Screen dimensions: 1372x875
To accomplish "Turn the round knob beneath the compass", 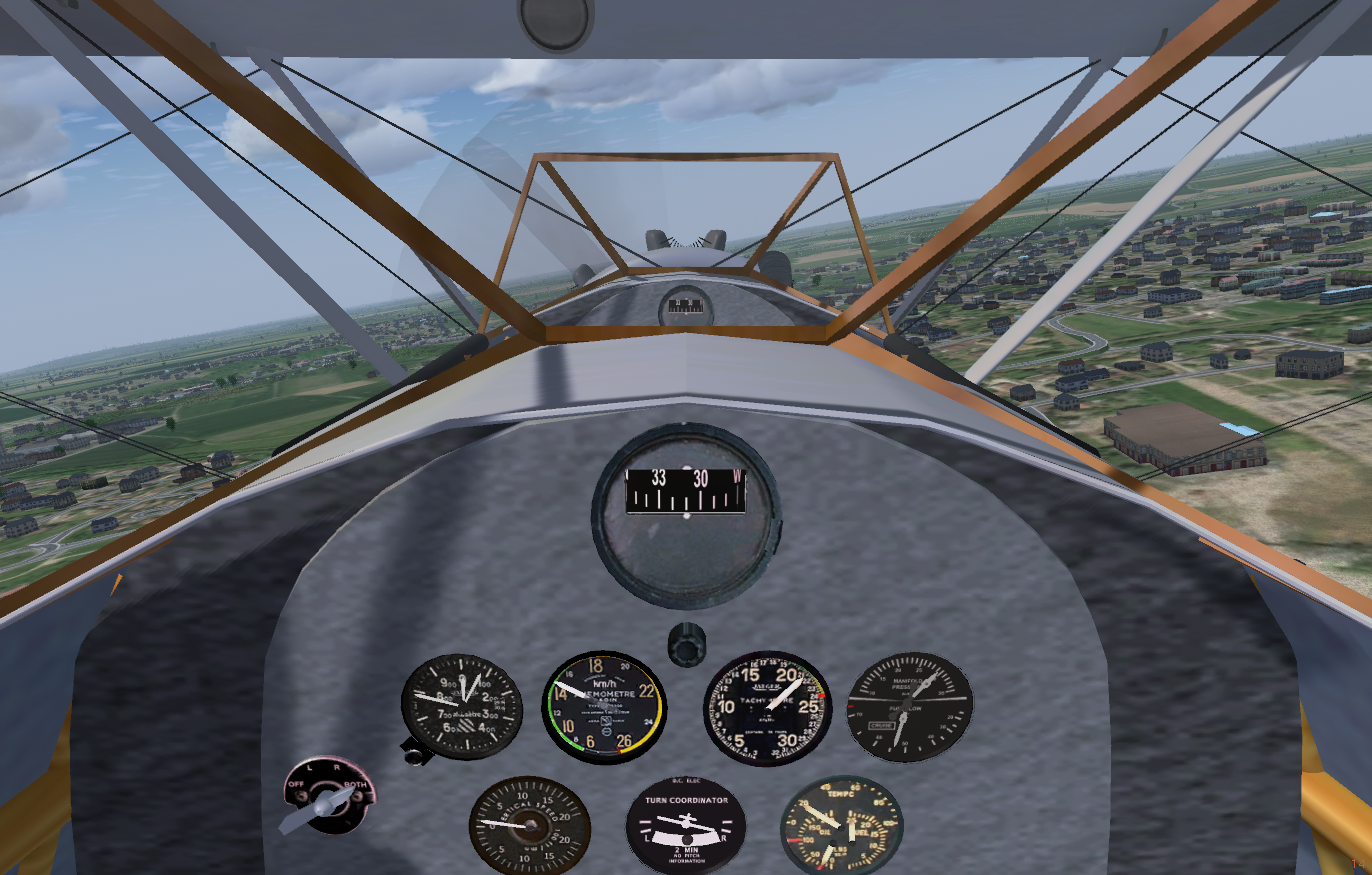I will [687, 643].
